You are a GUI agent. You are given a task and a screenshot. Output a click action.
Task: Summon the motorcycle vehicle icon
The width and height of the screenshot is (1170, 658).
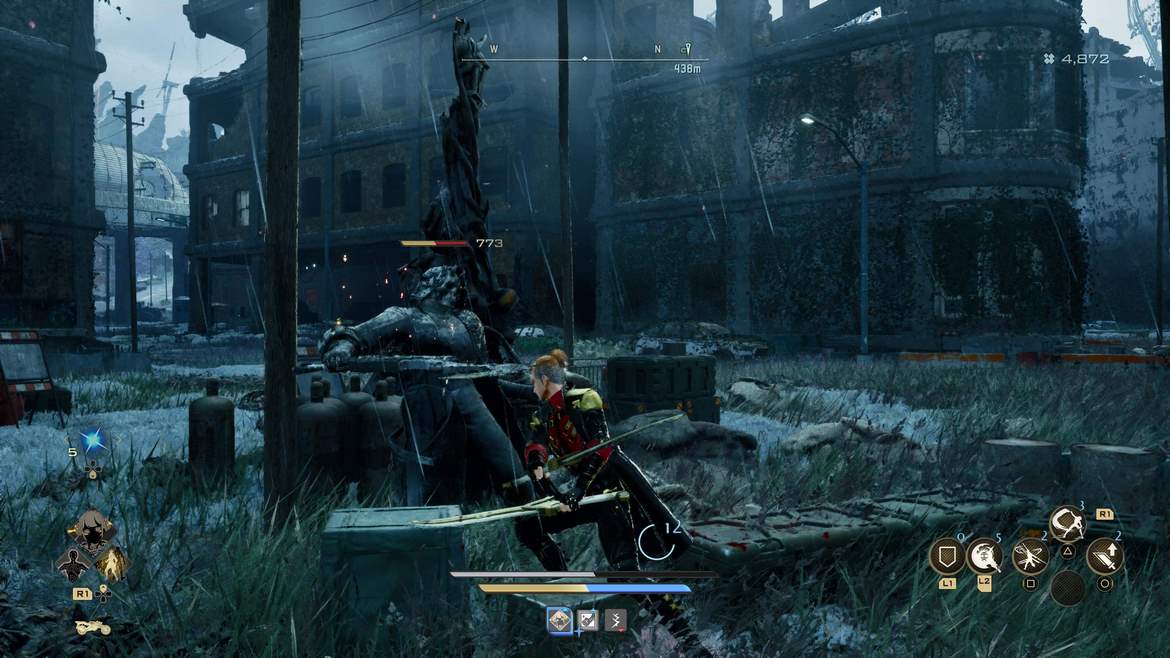pyautogui.click(x=92, y=627)
